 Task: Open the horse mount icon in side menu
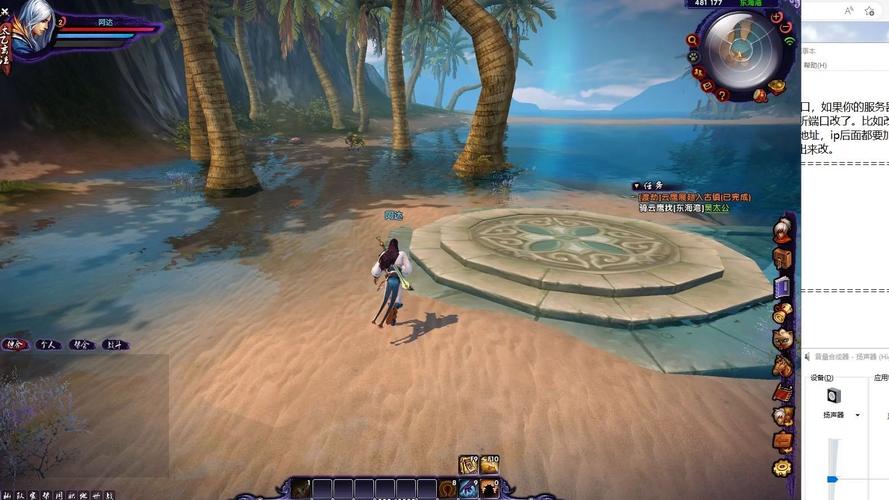pyautogui.click(x=782, y=366)
